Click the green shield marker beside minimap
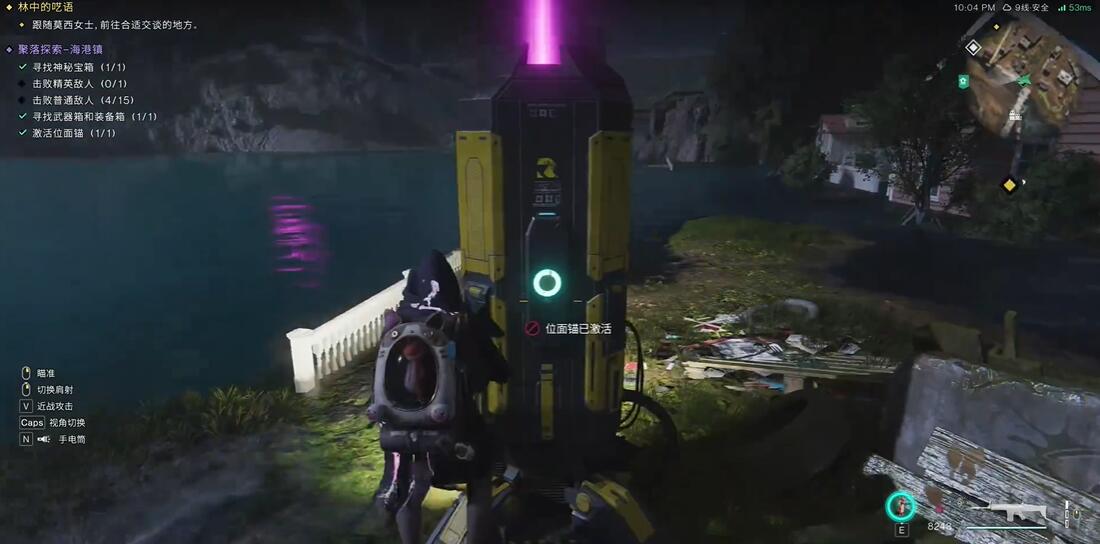This screenshot has width=1100, height=544. tap(963, 81)
